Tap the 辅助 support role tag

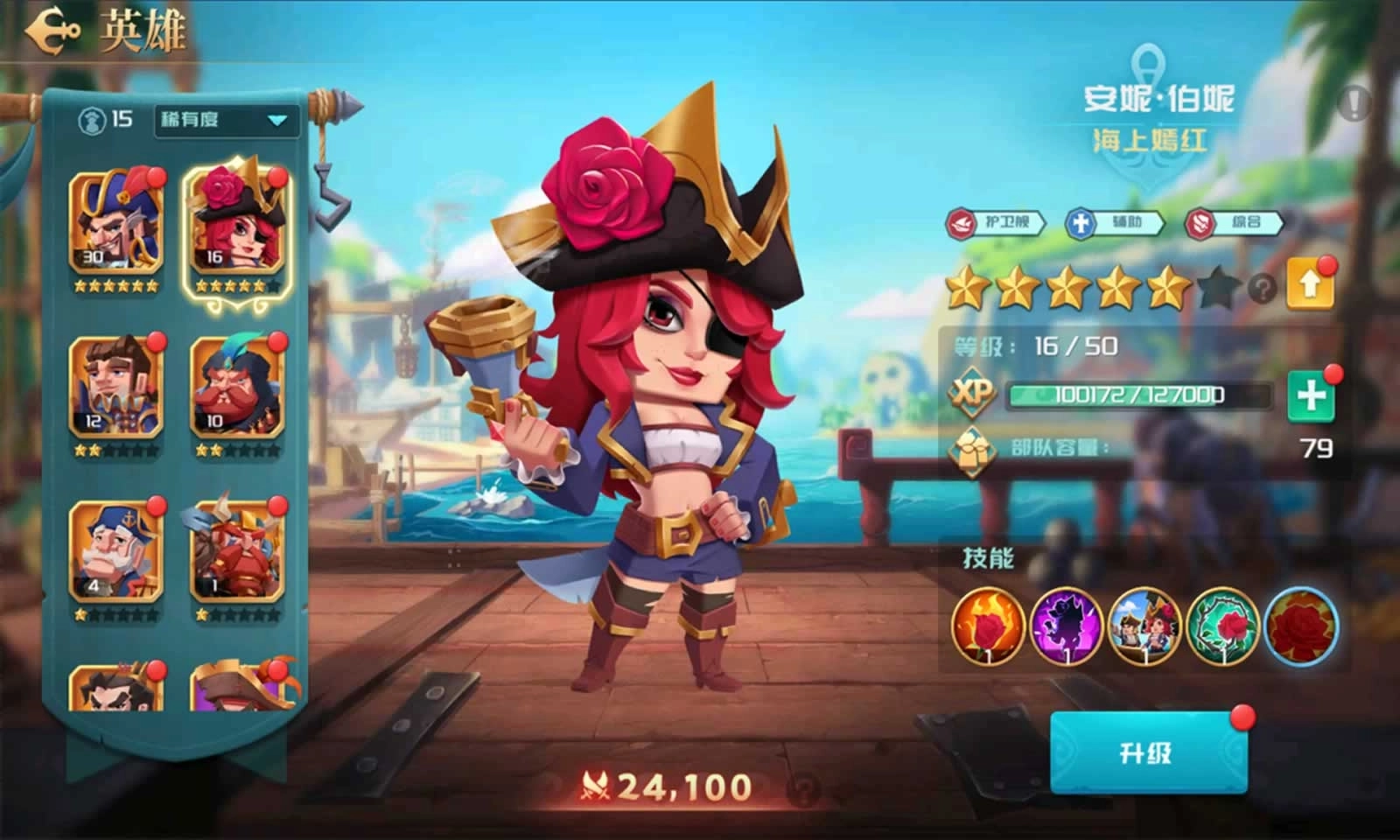pyautogui.click(x=1115, y=223)
